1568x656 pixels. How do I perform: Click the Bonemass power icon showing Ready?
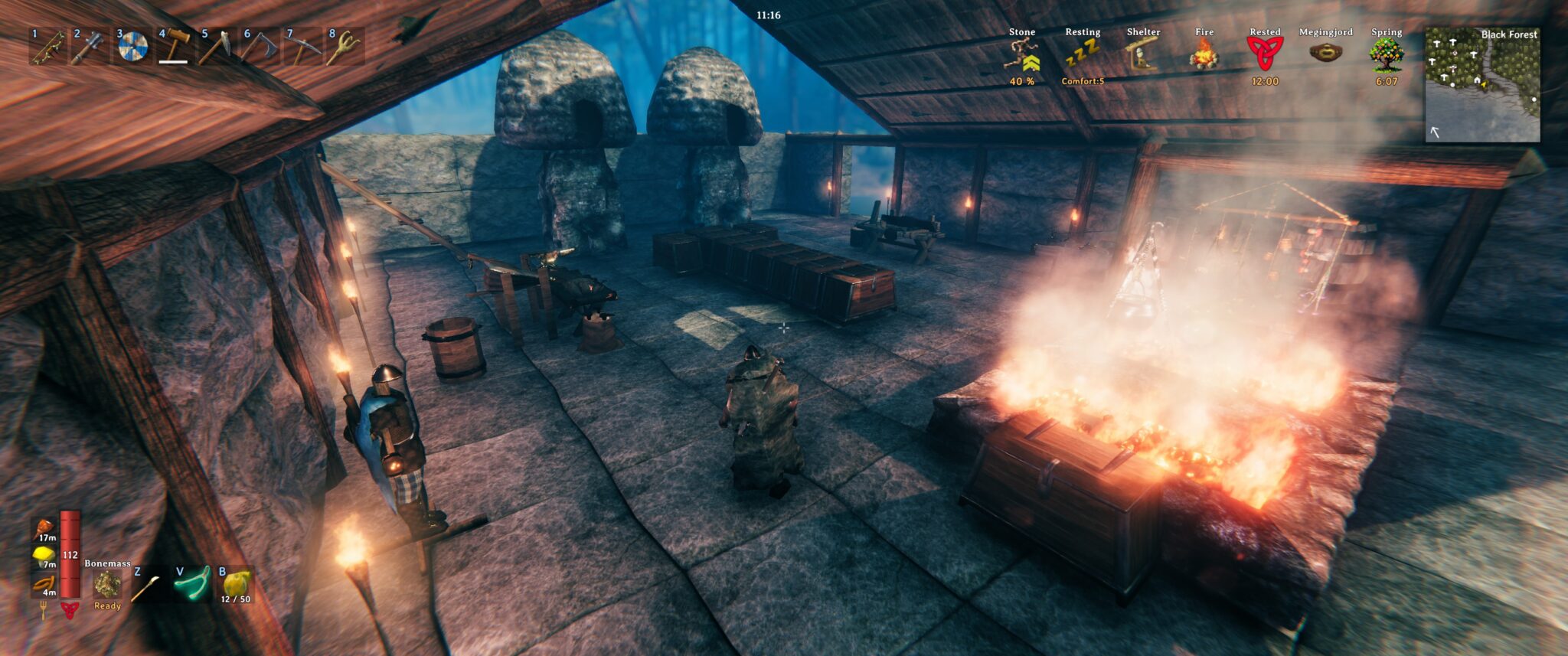pyautogui.click(x=107, y=584)
